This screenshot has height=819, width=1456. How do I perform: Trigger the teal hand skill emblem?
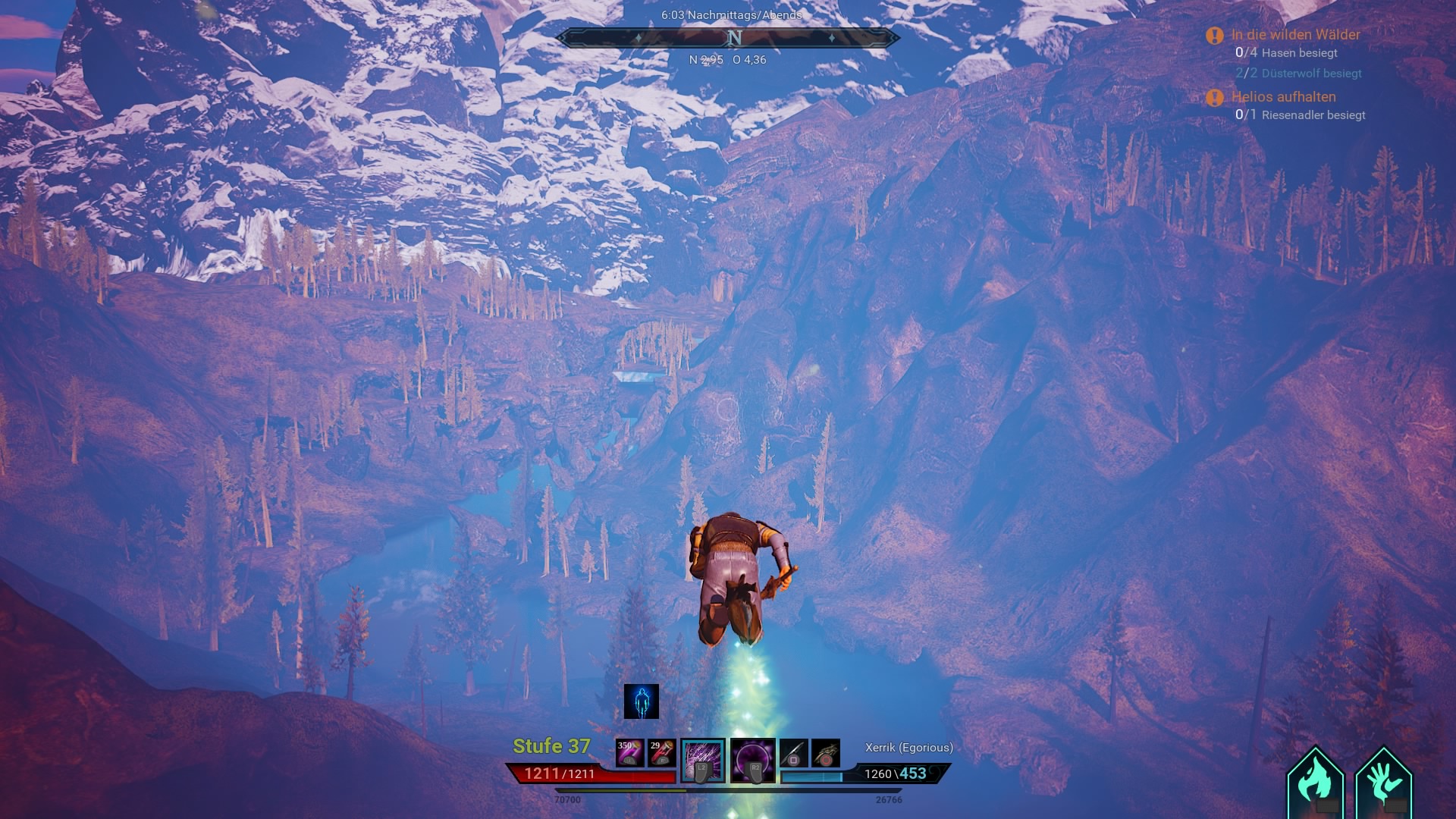click(x=1383, y=783)
